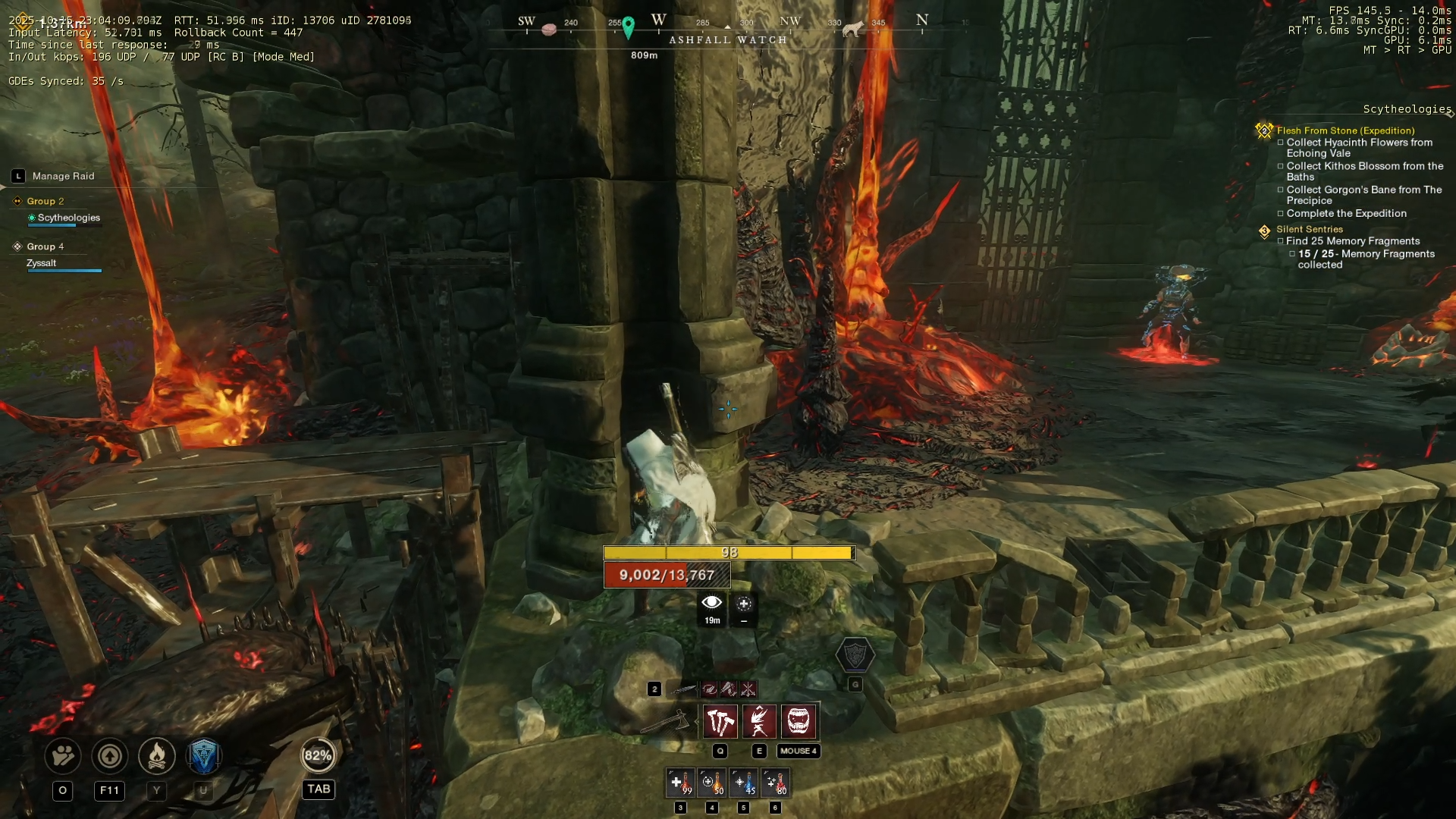Activate the campfire camp icon
1456x819 pixels.
click(x=157, y=756)
